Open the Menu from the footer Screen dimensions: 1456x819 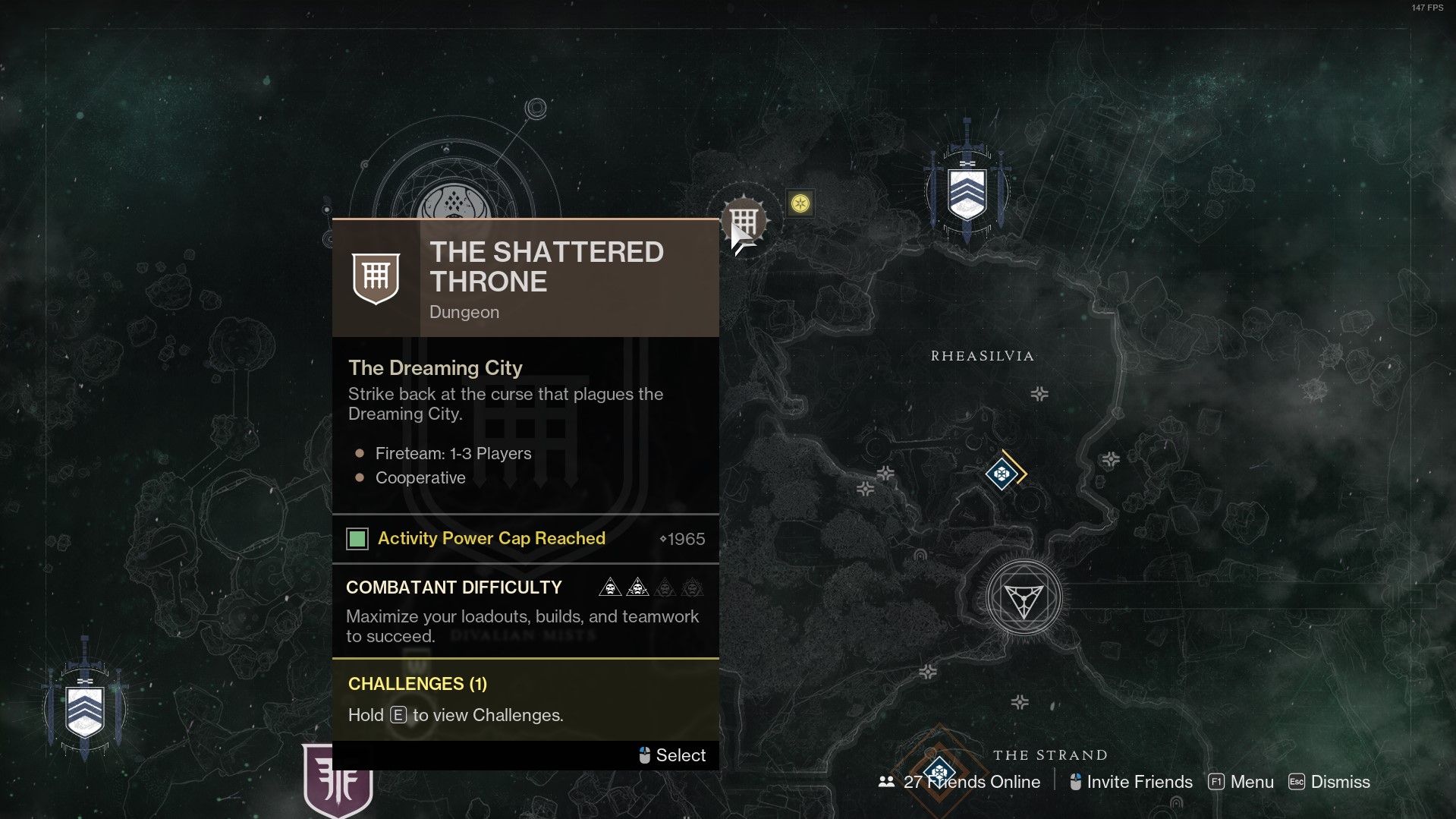1241,782
